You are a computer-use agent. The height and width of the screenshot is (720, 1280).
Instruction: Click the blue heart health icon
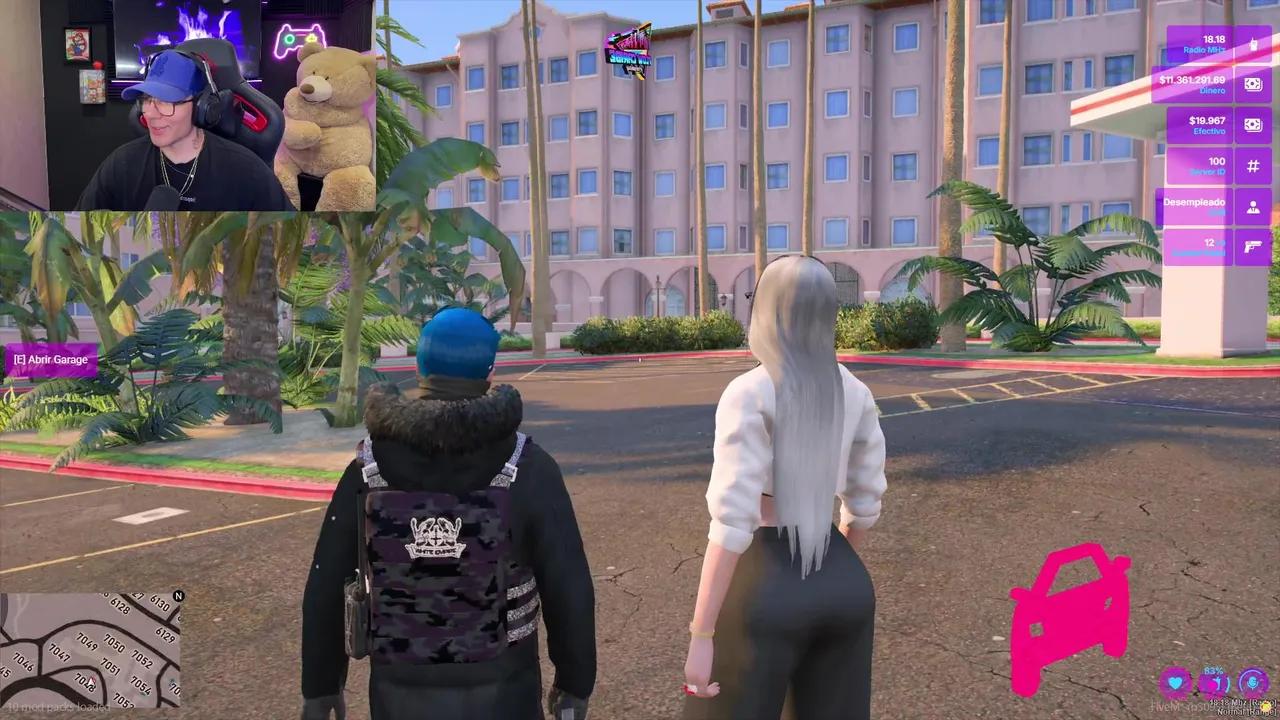coord(1174,682)
